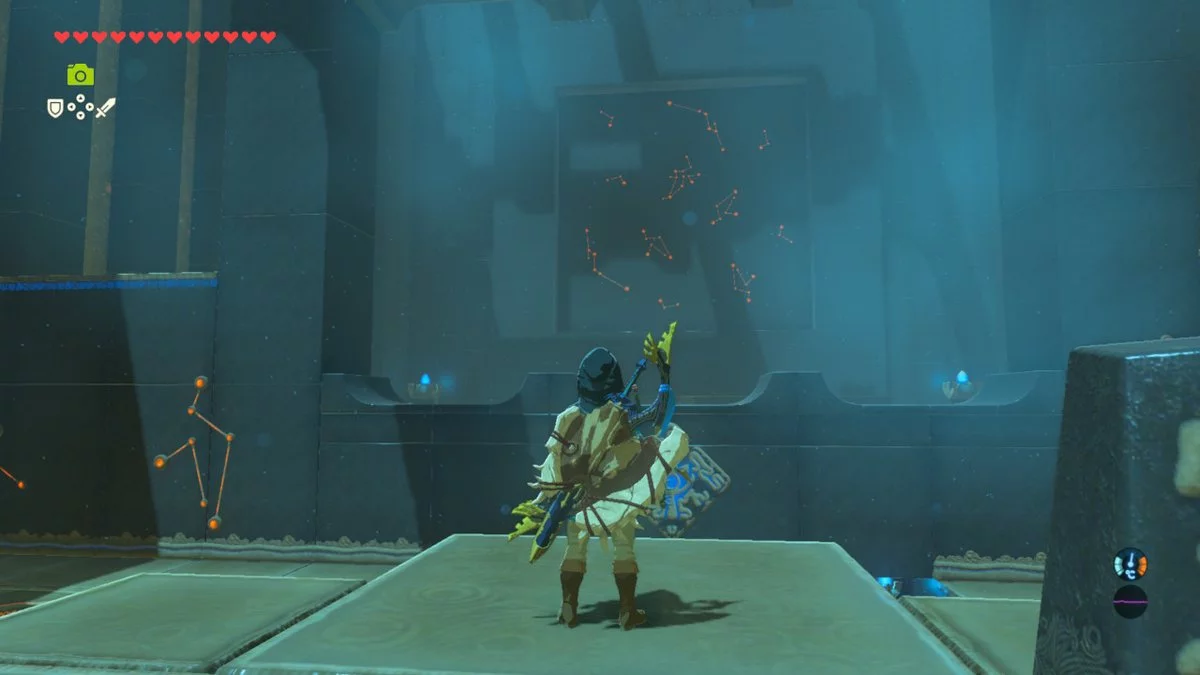Choose the sword weapon icon
This screenshot has width=1200, height=675.
pyautogui.click(x=105, y=107)
